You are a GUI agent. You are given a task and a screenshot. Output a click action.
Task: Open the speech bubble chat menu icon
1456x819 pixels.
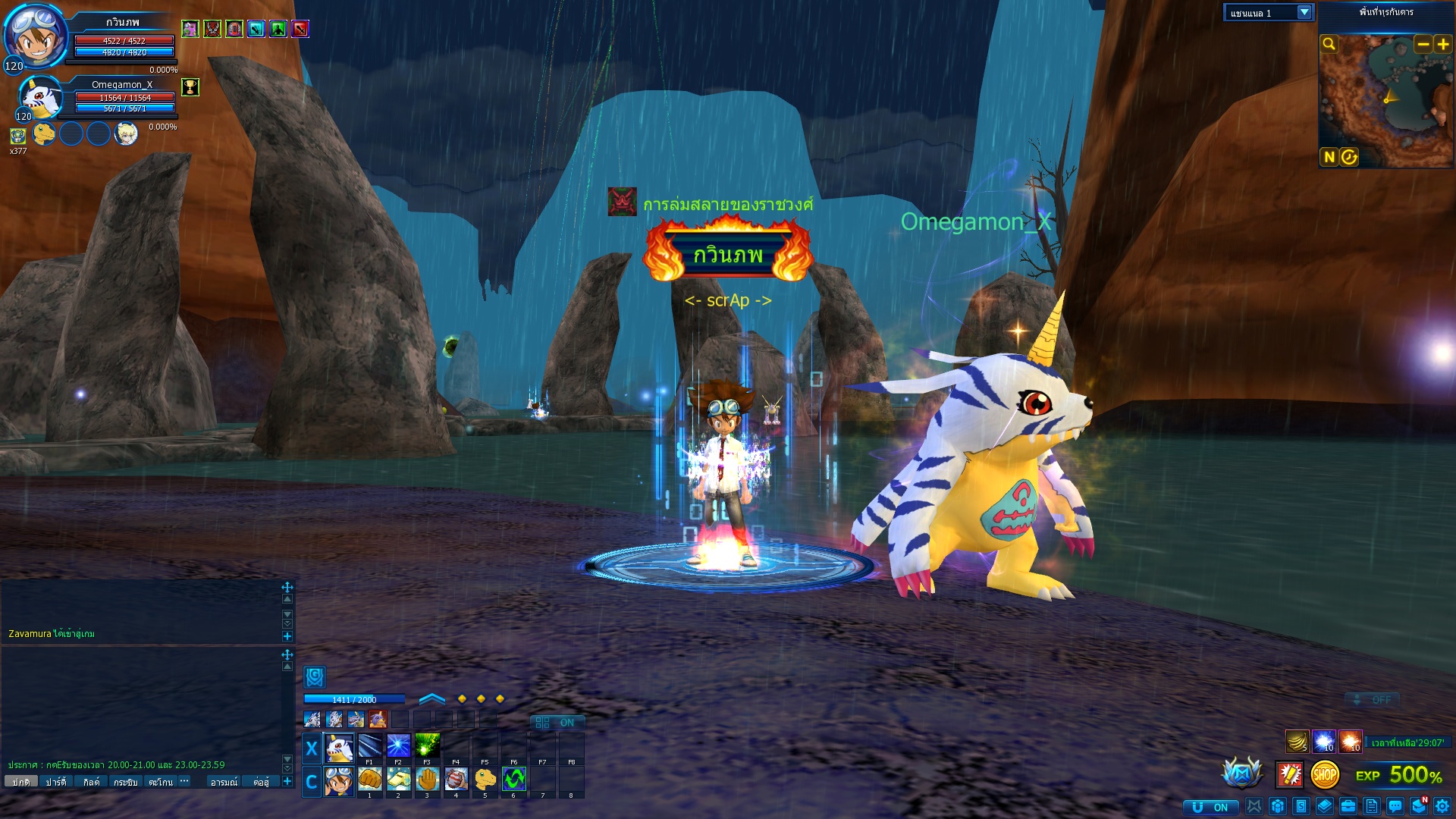tap(1395, 806)
